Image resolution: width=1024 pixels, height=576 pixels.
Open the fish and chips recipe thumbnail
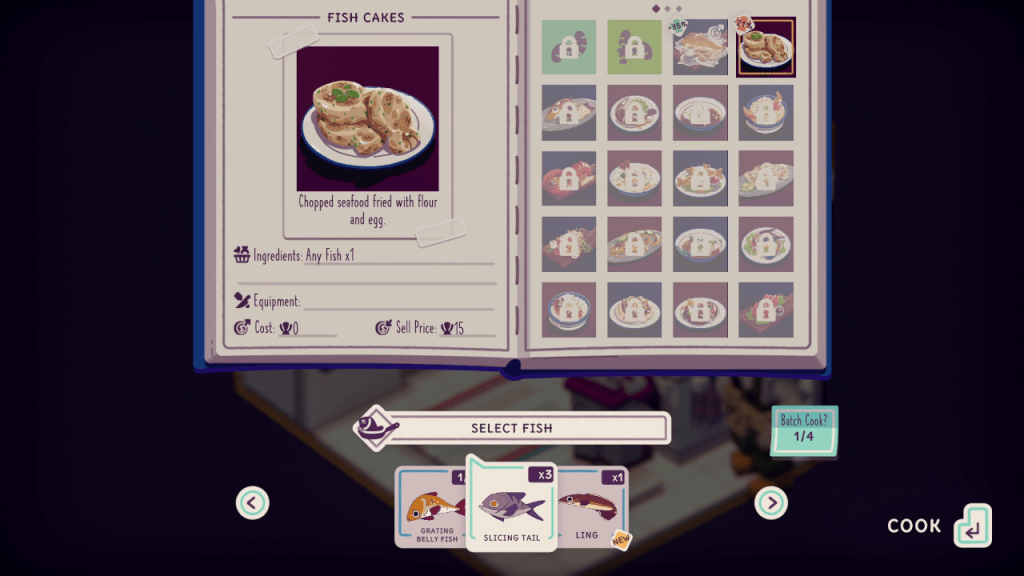(x=700, y=47)
